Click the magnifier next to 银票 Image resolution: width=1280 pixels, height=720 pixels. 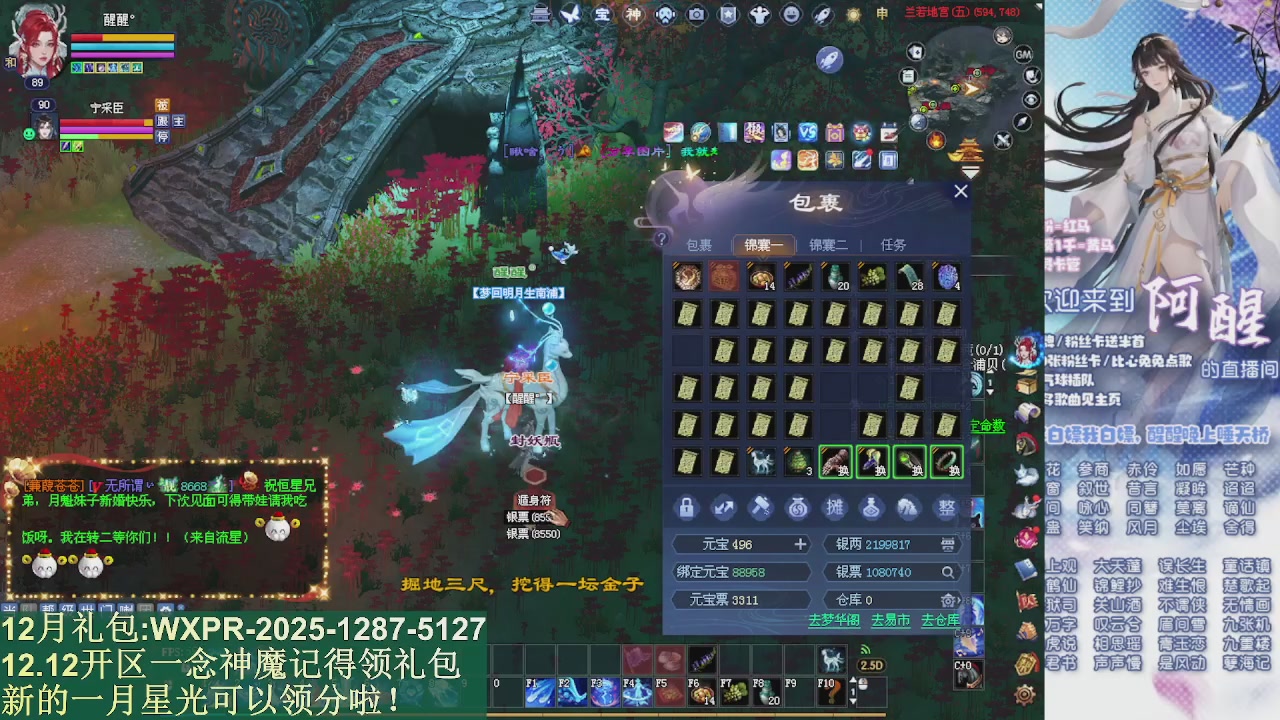point(947,572)
